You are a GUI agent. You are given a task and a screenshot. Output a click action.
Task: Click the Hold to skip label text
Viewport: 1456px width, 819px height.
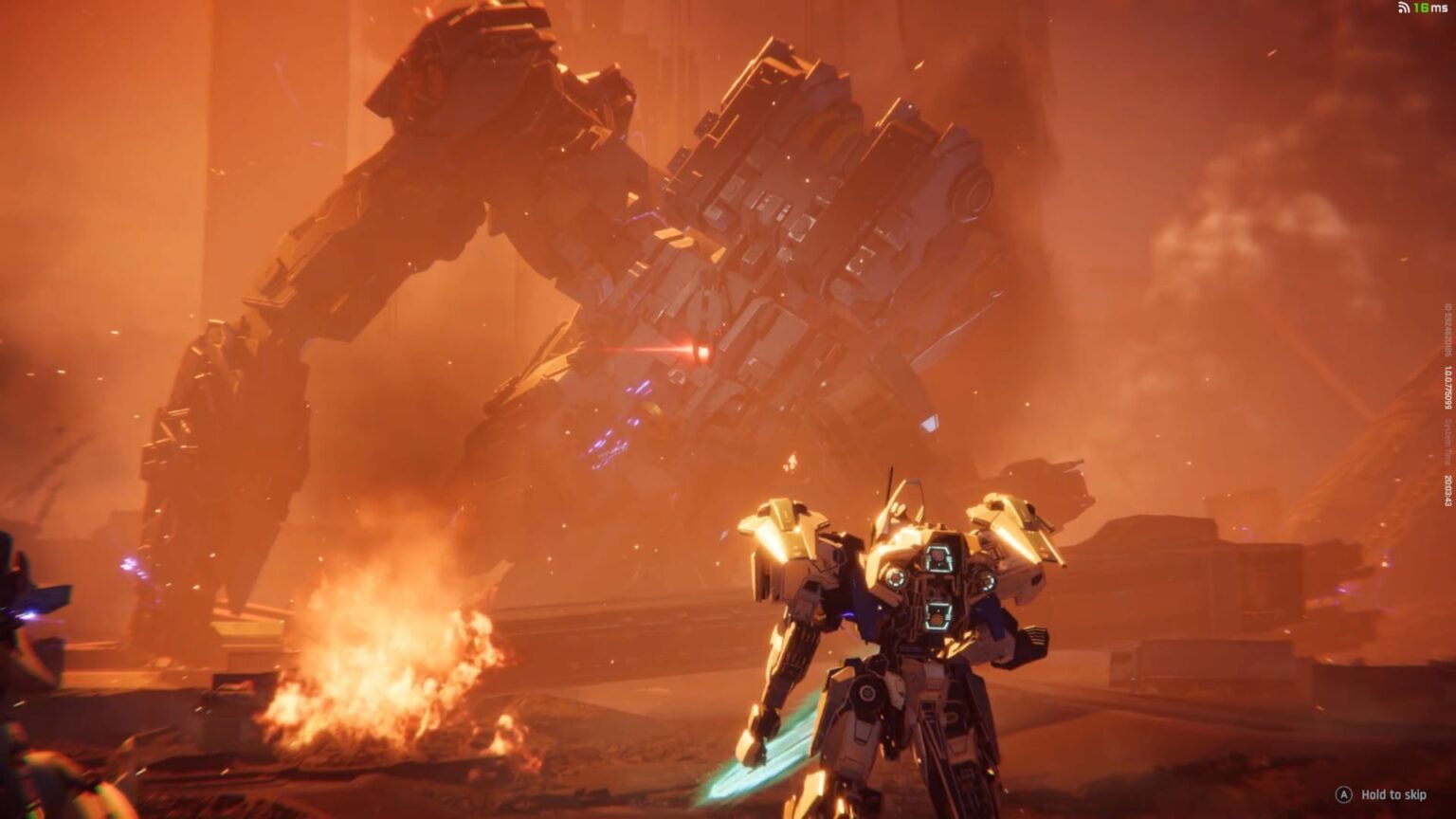(1393, 796)
